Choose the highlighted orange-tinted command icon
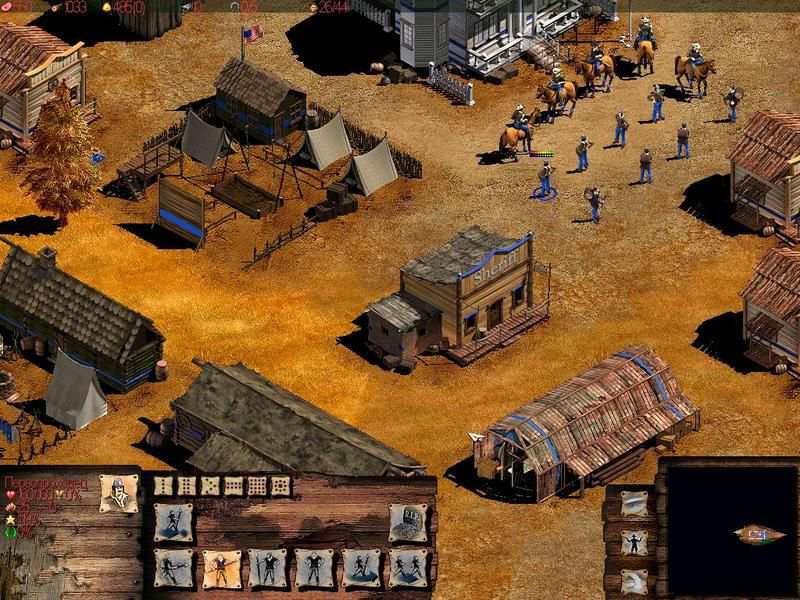Screen dimensions: 800x600 pyautogui.click(x=218, y=567)
